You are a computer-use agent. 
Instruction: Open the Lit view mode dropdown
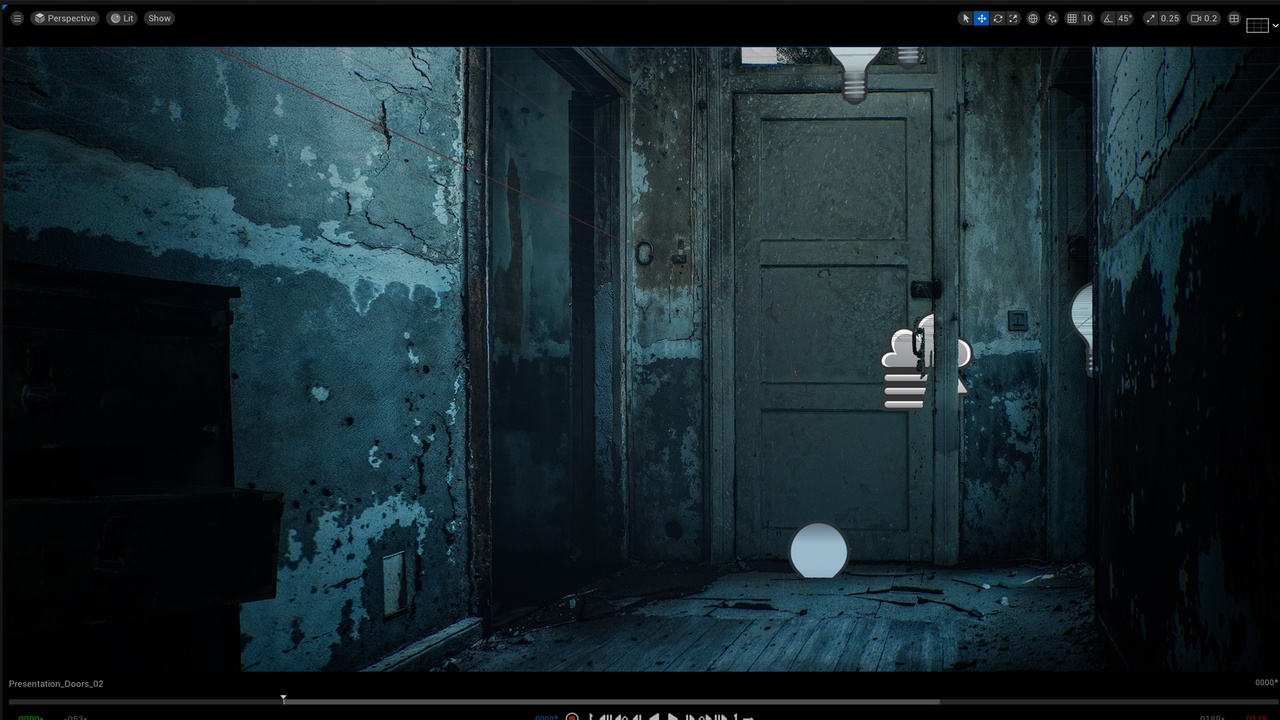pos(122,18)
